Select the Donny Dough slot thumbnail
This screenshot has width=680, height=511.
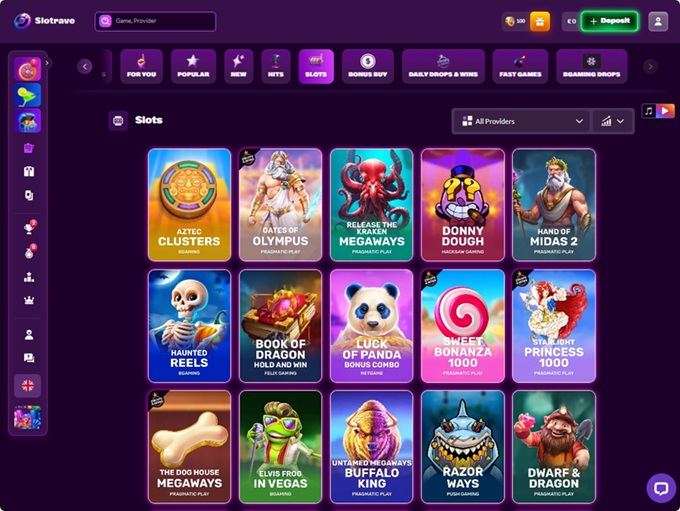462,205
